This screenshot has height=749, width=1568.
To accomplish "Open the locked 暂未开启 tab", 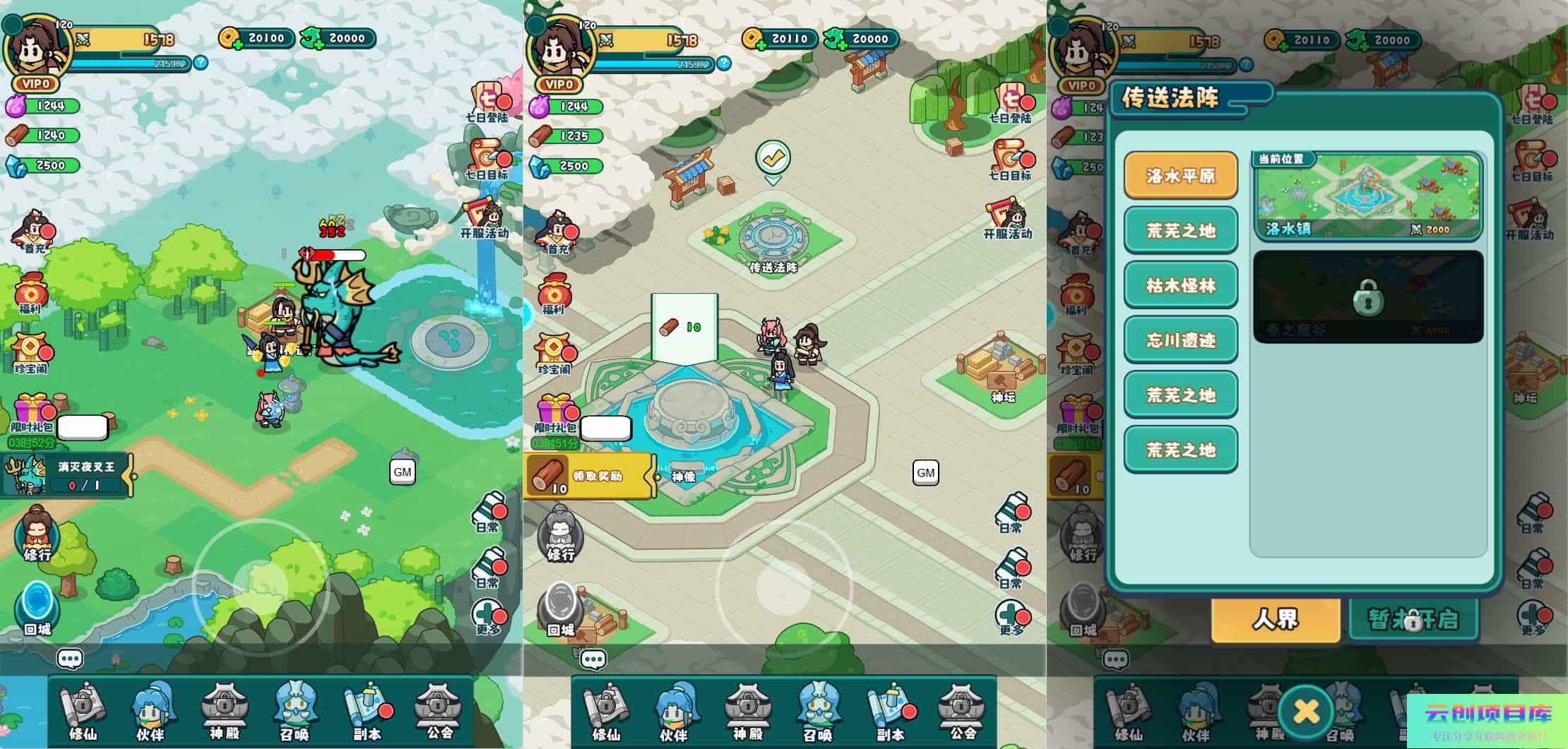I will coord(1413,620).
